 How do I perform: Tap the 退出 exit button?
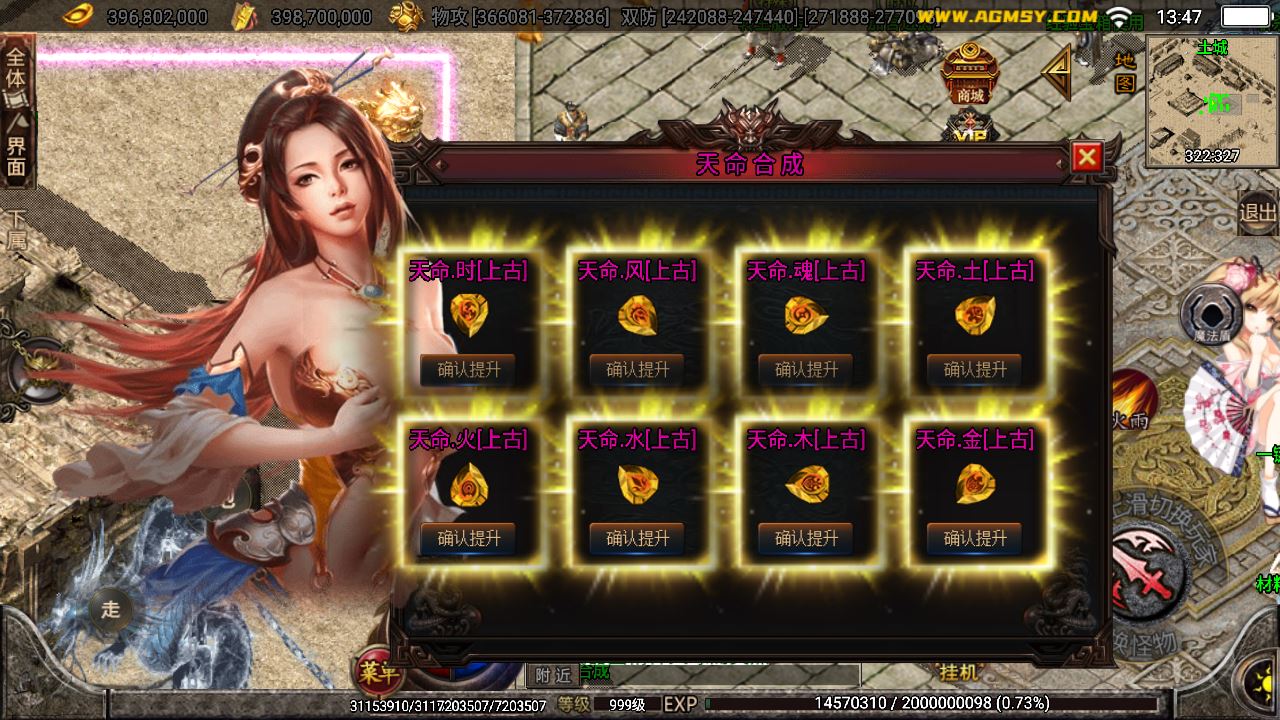tap(1258, 212)
